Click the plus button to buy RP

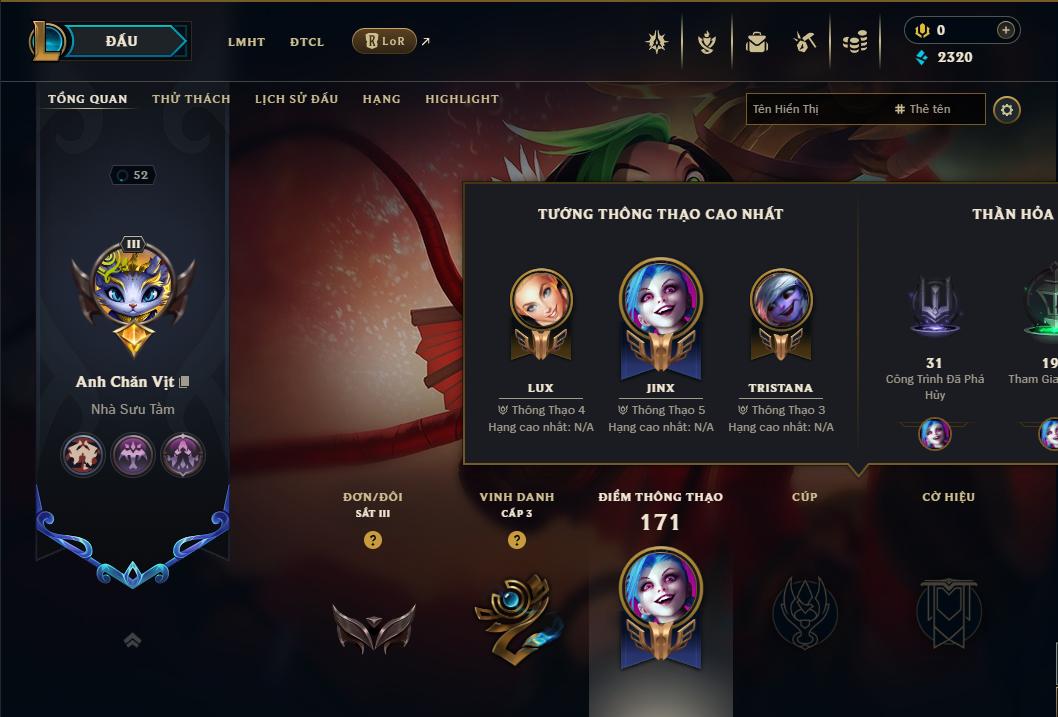click(1005, 30)
